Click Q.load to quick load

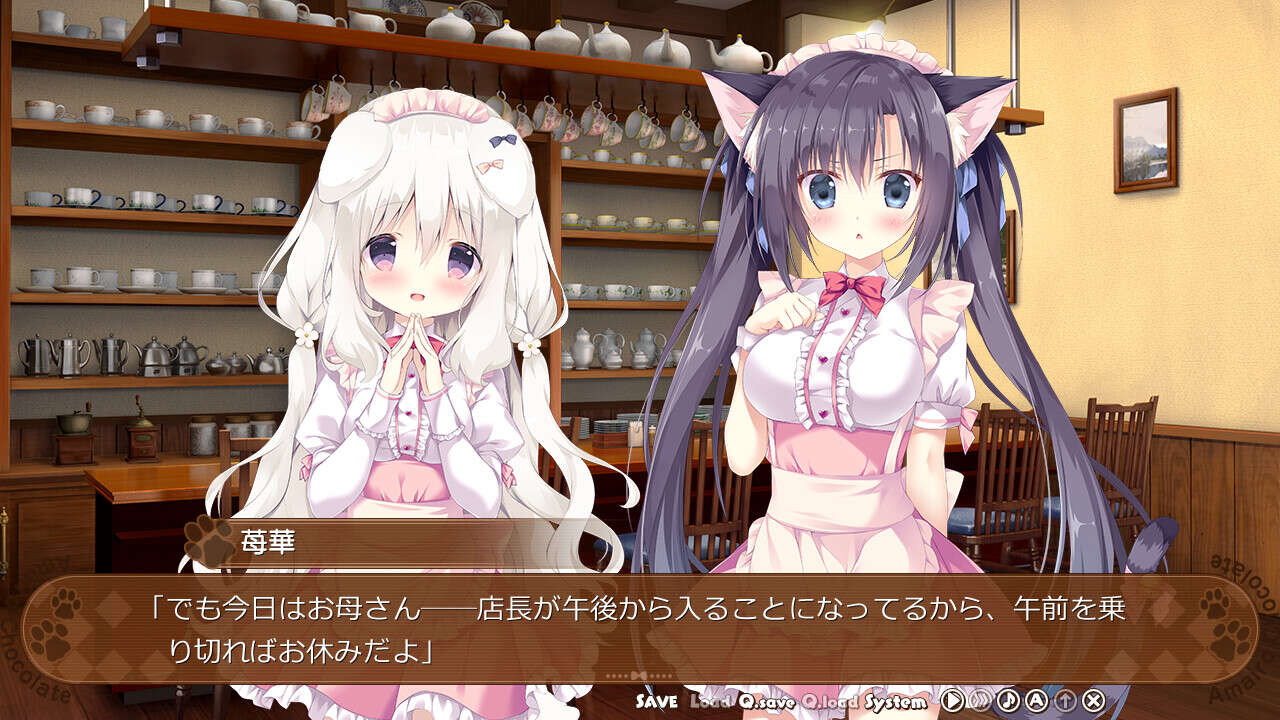click(x=831, y=700)
